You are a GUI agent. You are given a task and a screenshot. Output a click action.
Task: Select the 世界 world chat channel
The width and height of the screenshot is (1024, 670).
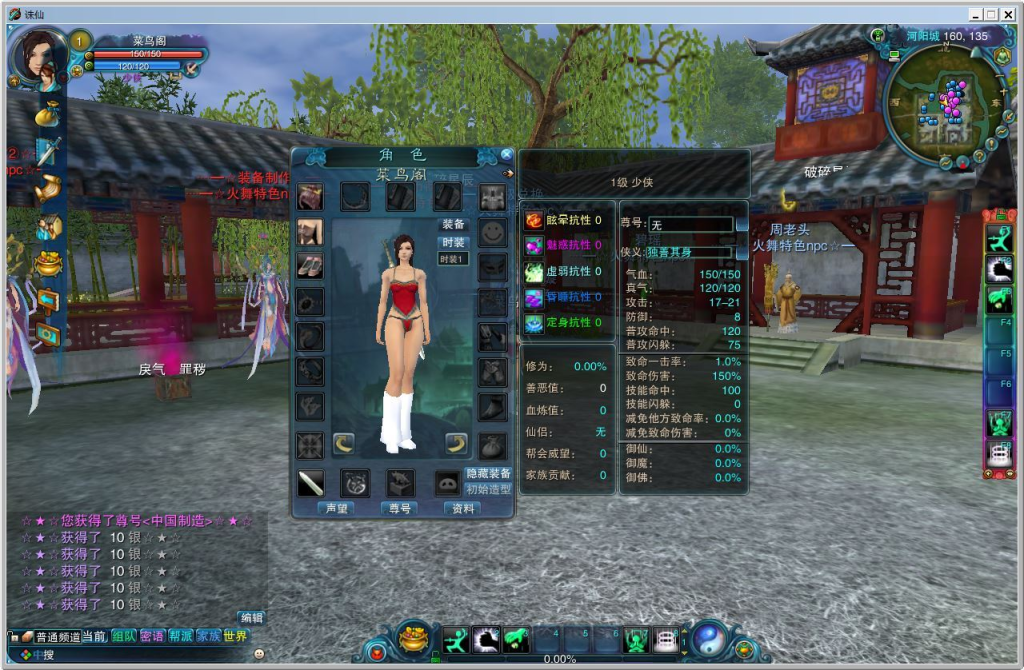(236, 636)
